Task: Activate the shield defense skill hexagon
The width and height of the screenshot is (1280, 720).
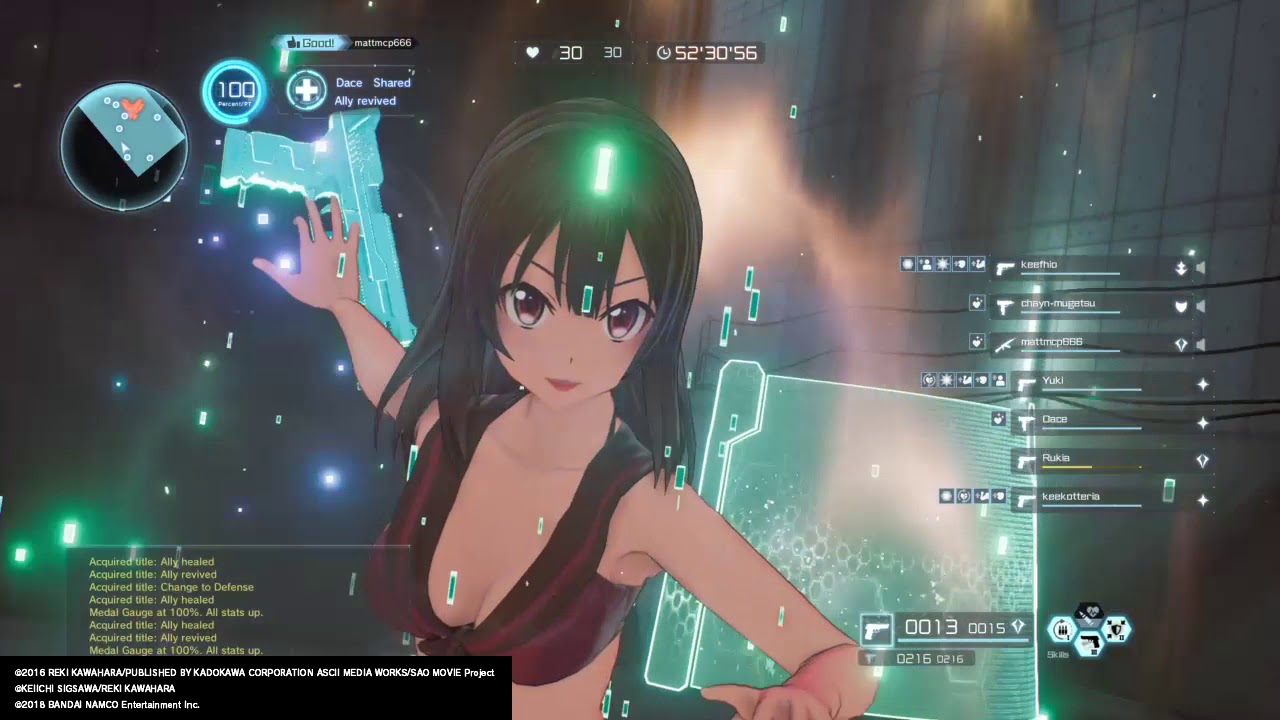Action: (x=1117, y=629)
